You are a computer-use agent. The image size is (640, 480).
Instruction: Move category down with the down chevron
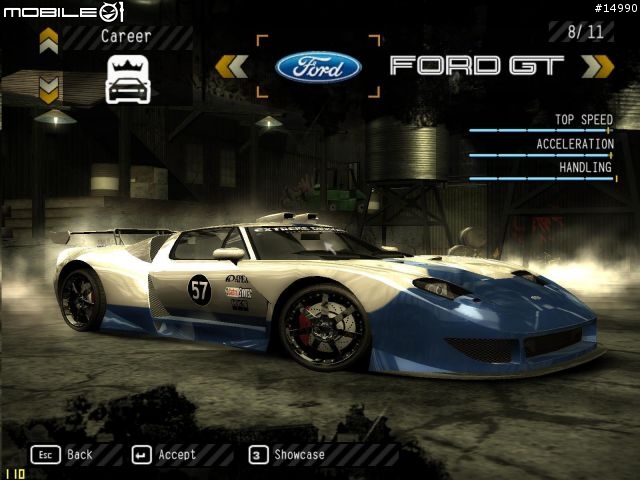click(49, 89)
